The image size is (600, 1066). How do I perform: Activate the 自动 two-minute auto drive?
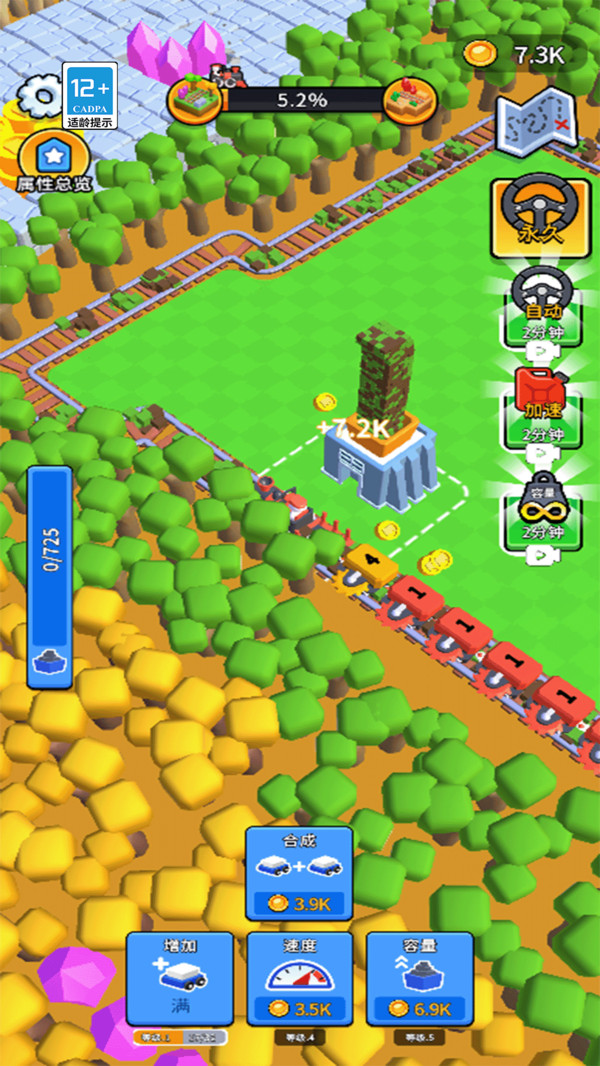540,307
